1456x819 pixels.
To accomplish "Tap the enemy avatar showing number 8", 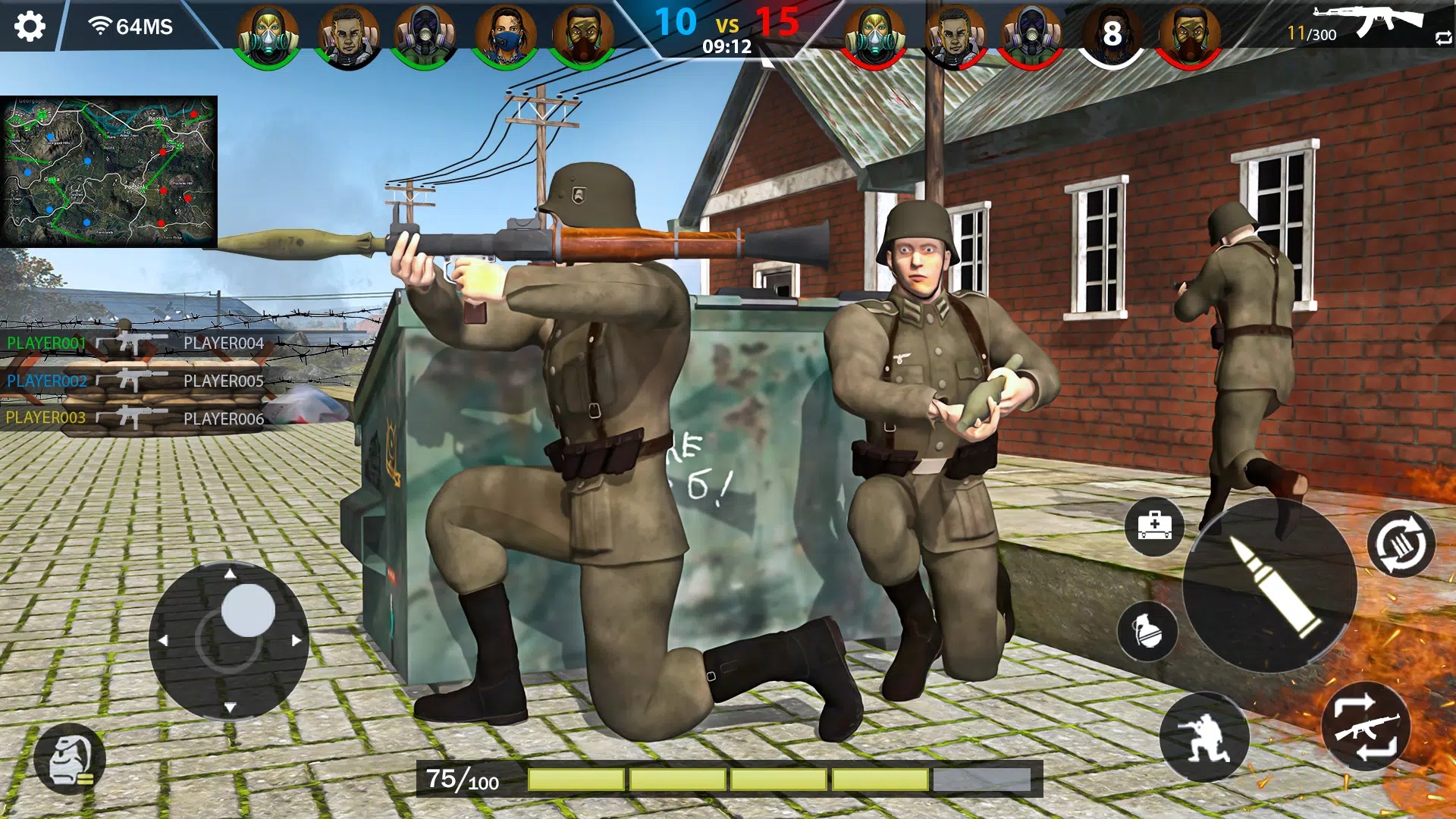I will click(x=1112, y=35).
